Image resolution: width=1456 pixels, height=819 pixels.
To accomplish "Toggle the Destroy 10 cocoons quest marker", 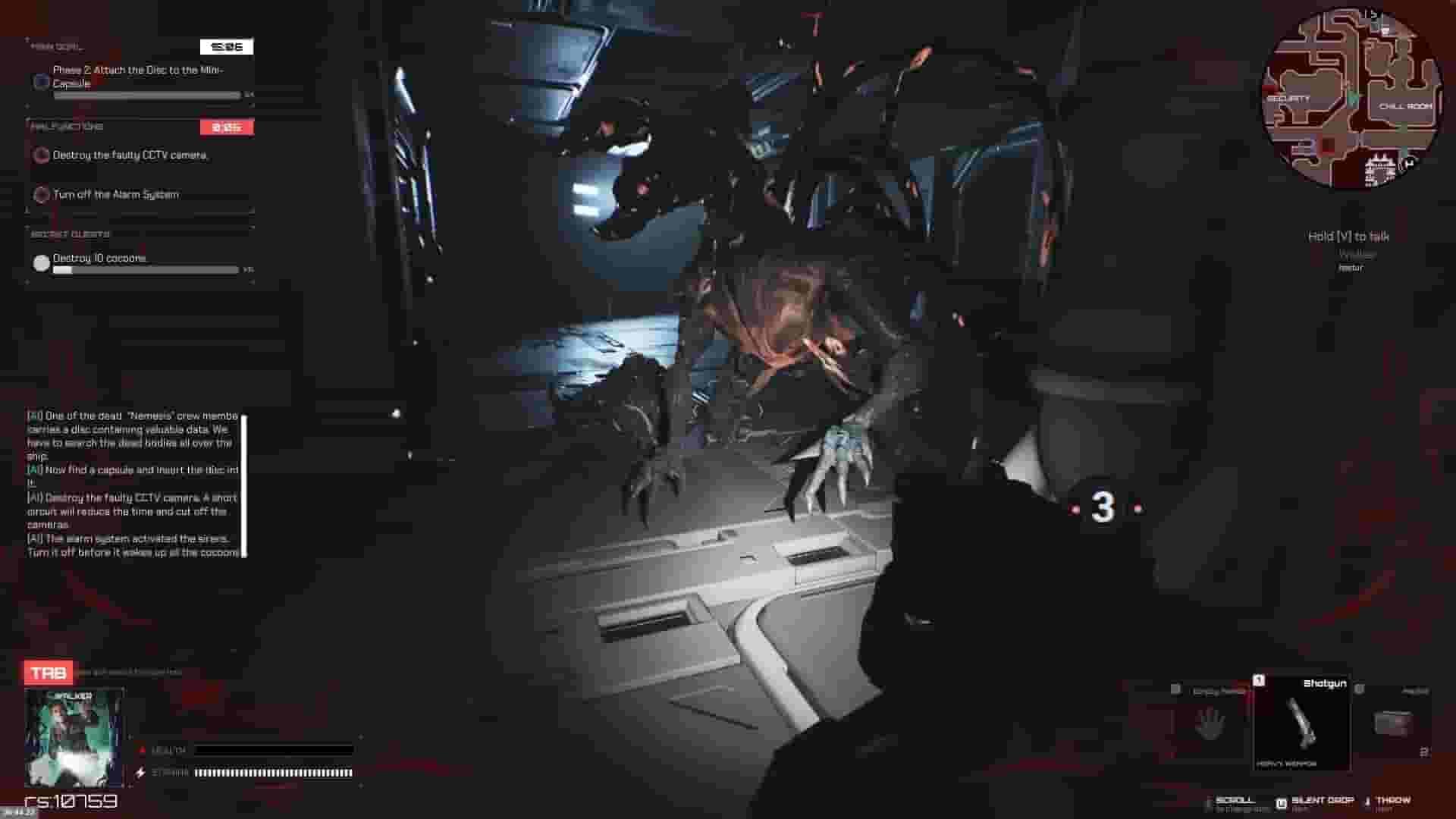I will (40, 262).
